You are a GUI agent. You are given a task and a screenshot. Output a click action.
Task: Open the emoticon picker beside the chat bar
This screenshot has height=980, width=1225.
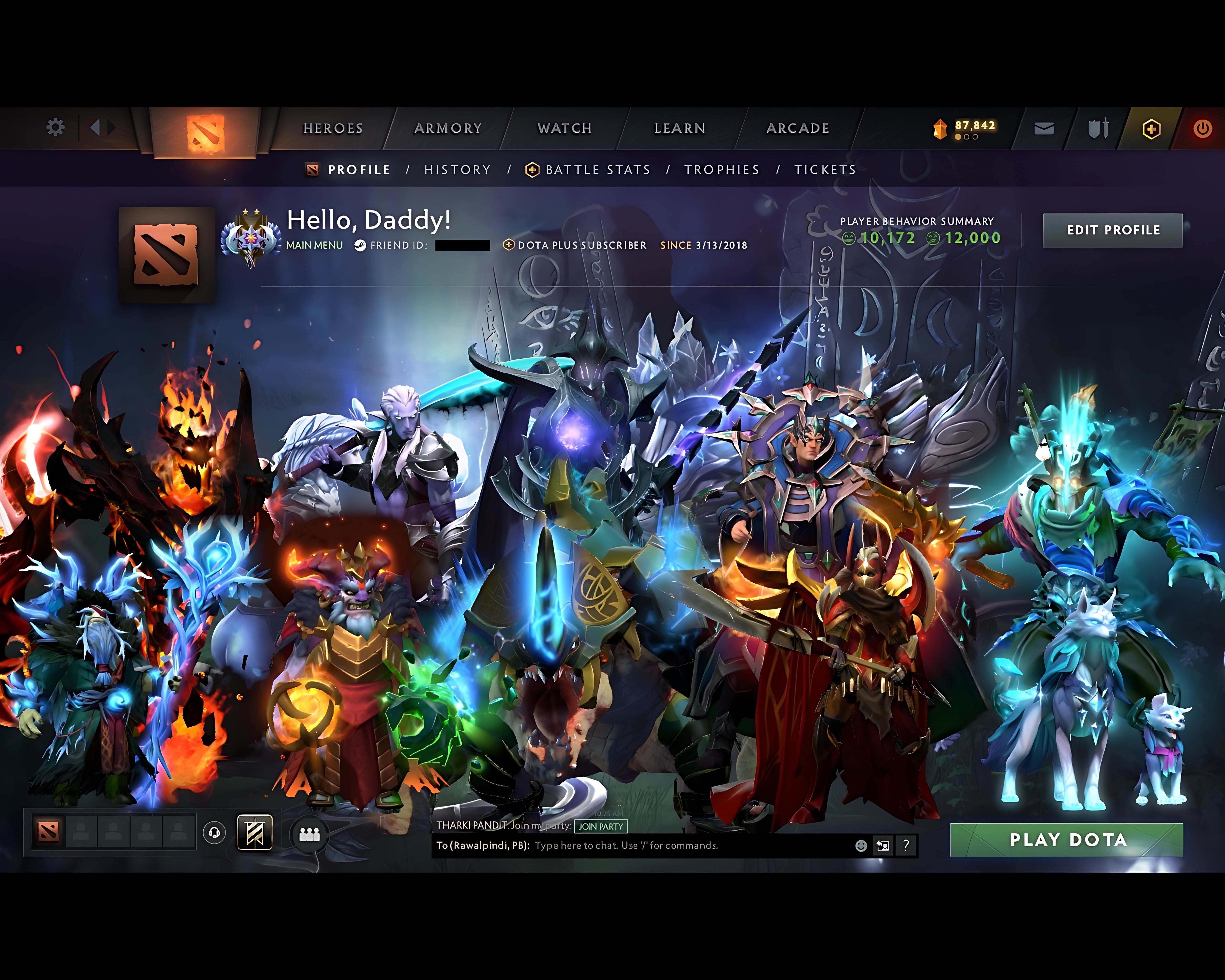[861, 846]
